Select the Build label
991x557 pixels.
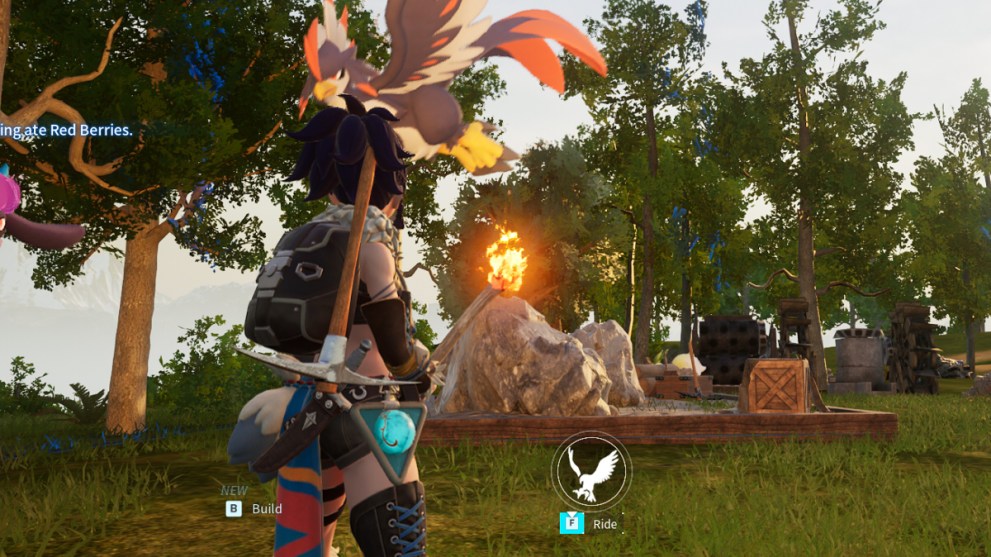[266, 508]
